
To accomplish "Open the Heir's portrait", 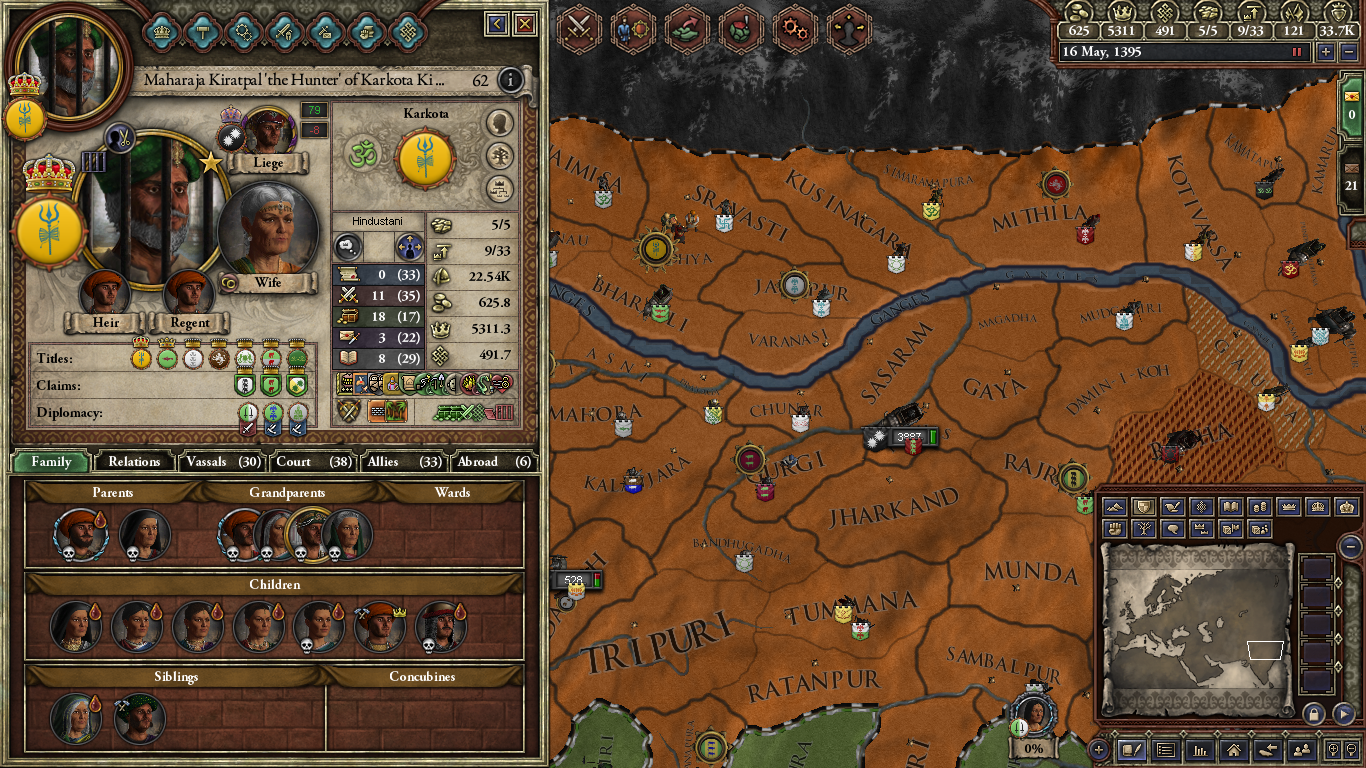I will 106,292.
